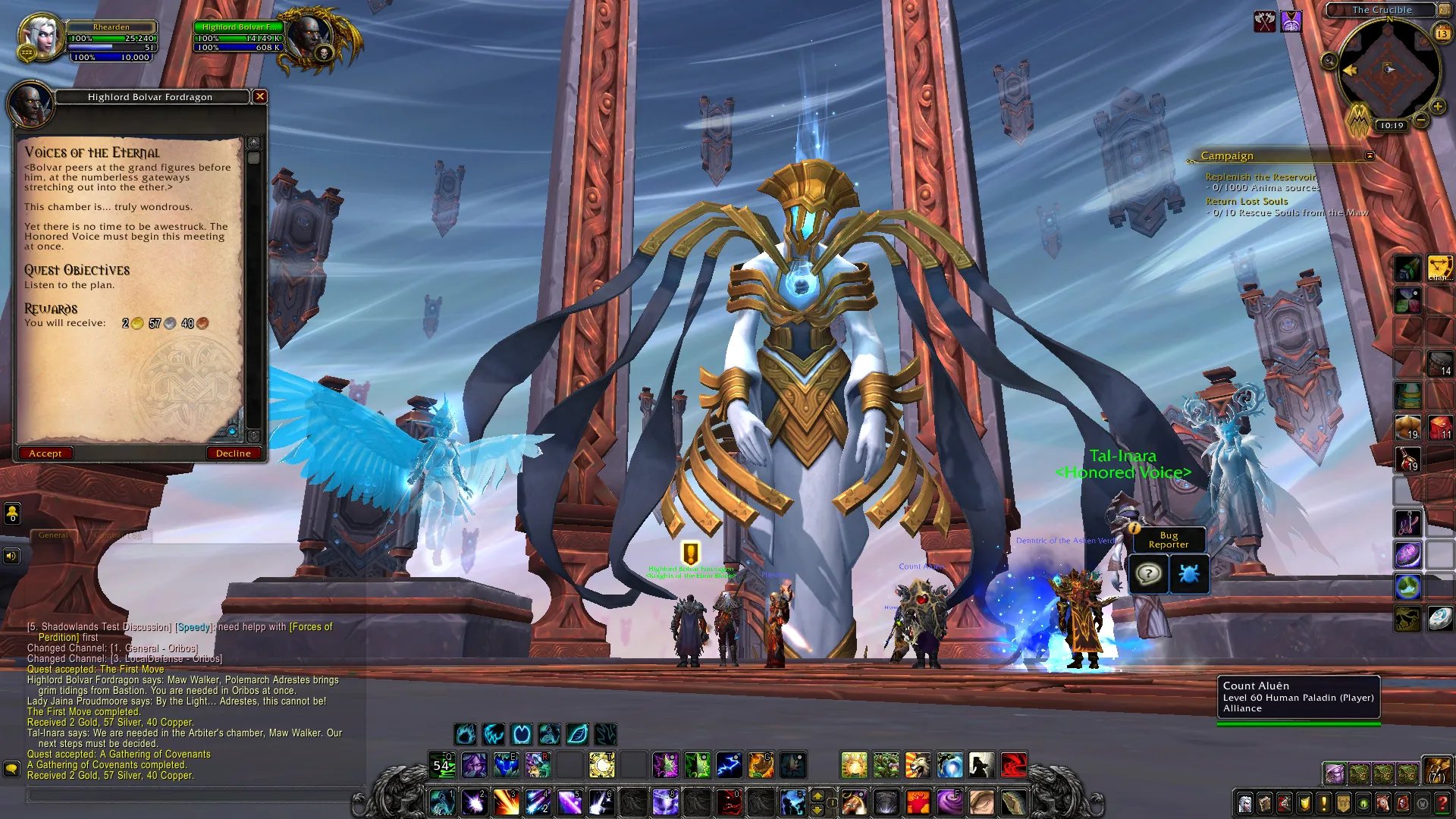This screenshot has height=819, width=1456.
Task: Open the help menu red question mark
Action: [x=1442, y=803]
